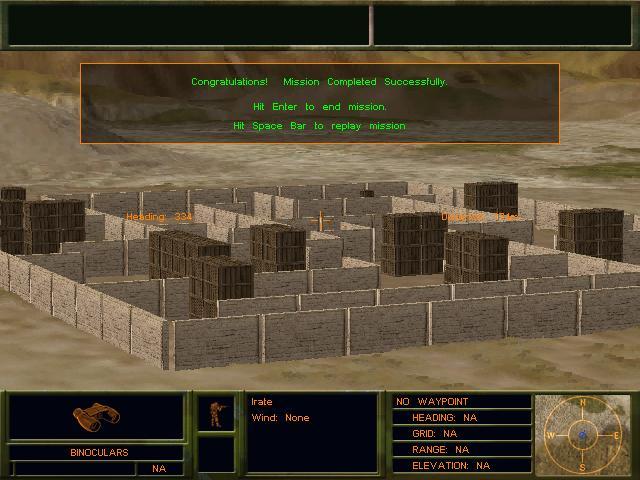Click the soldier stance portrait

tap(215, 413)
